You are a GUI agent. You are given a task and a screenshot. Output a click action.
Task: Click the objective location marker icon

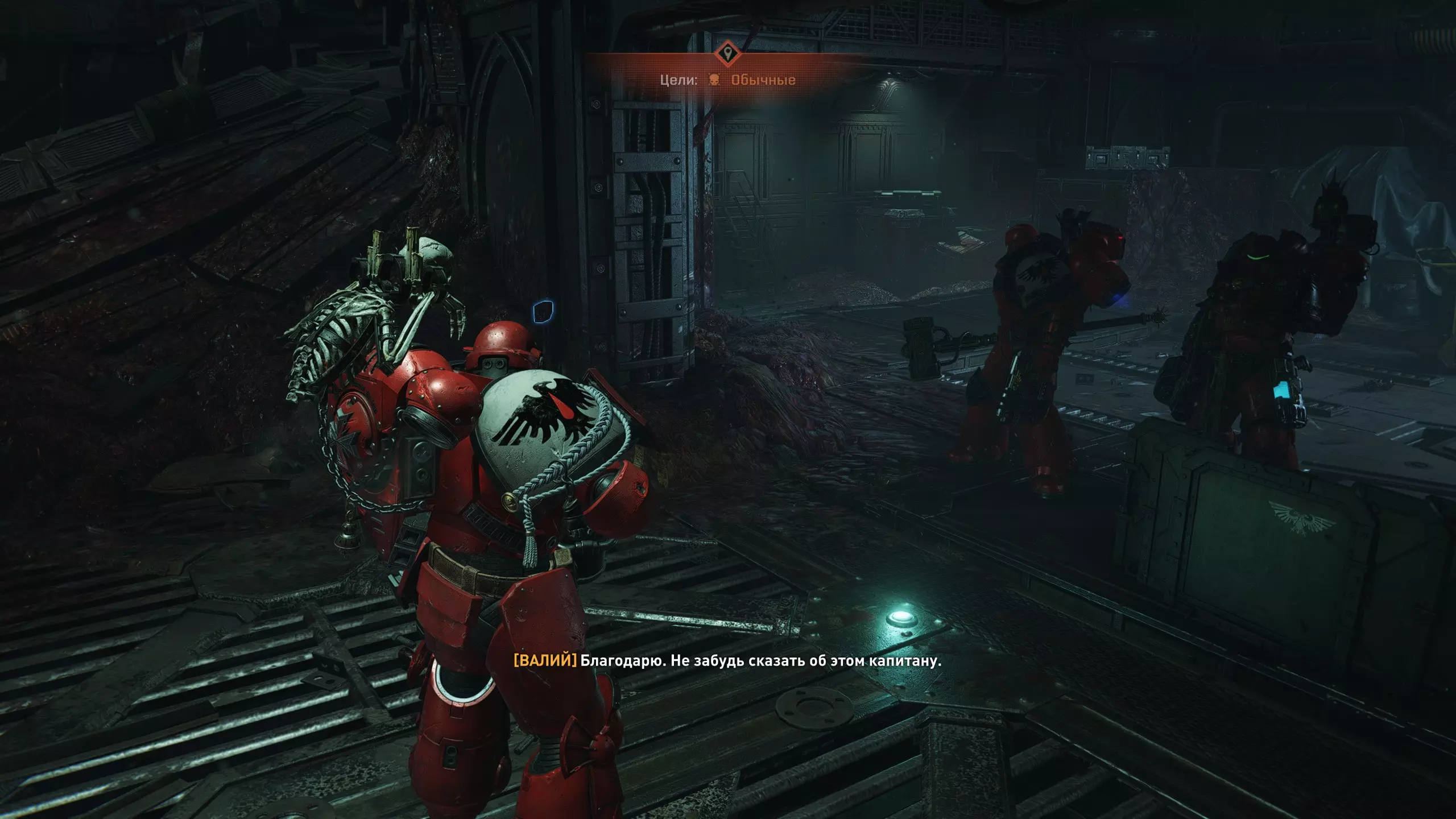click(727, 54)
